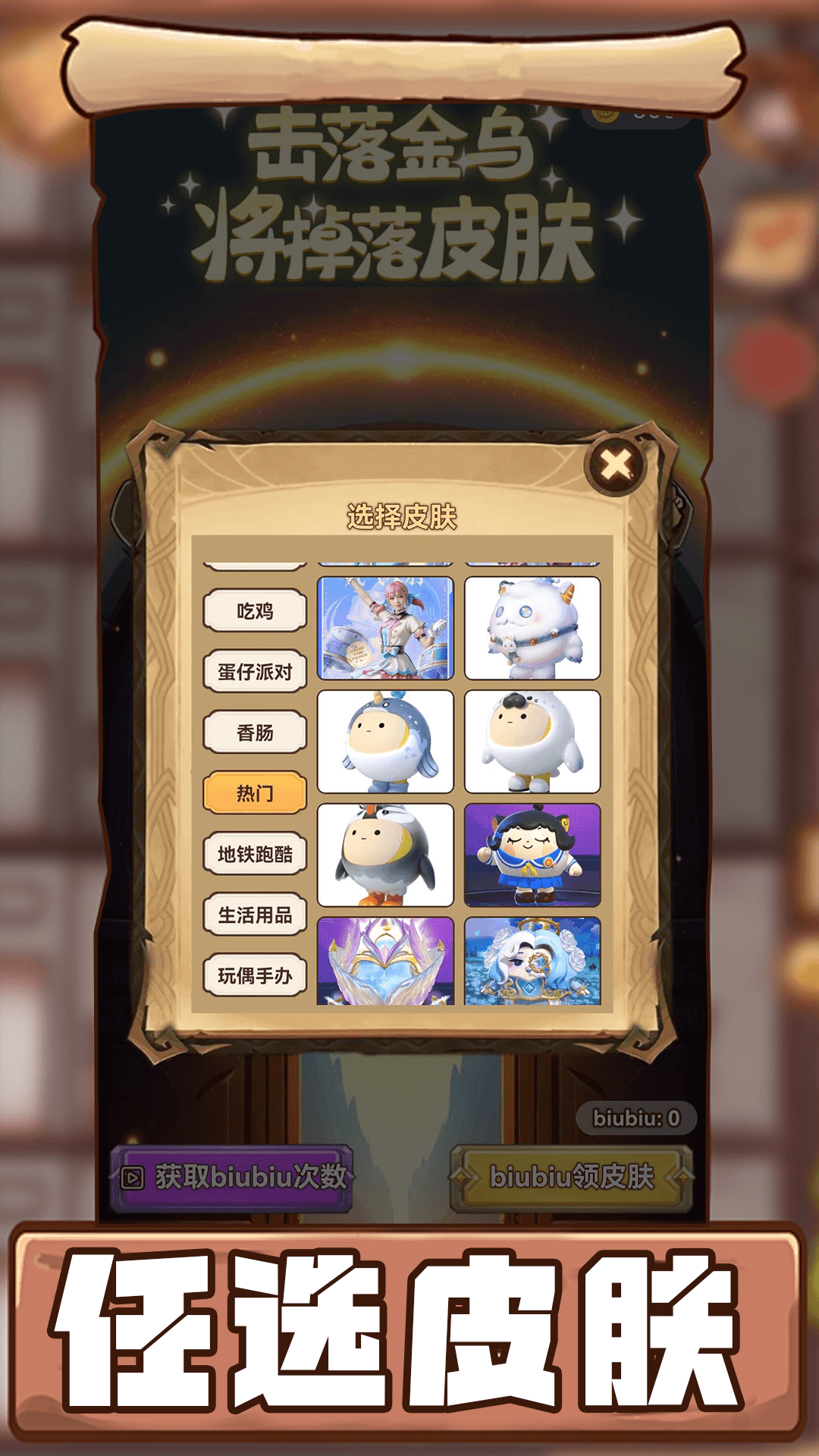Open the 蛋仔派对 category tab

click(255, 672)
